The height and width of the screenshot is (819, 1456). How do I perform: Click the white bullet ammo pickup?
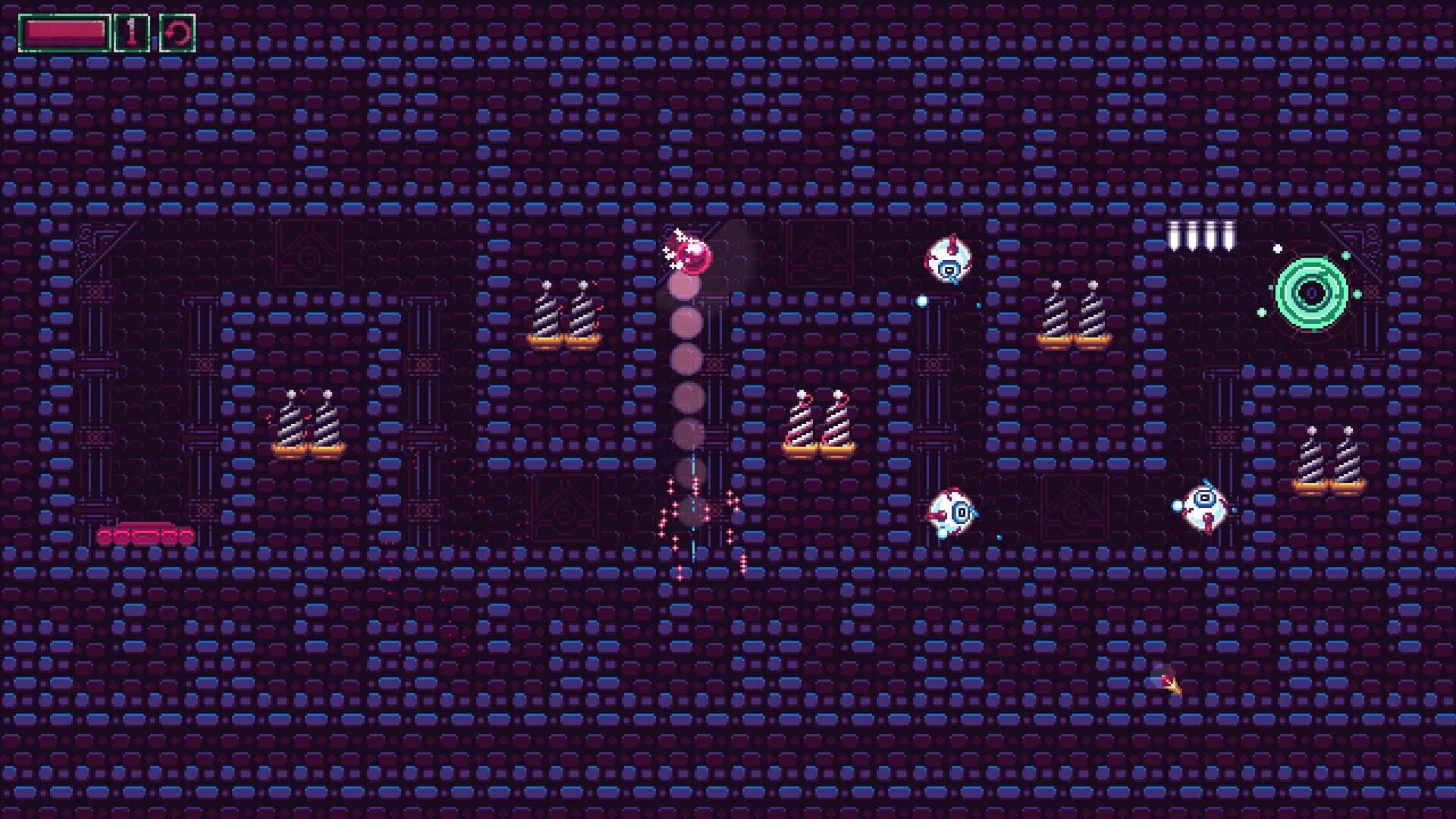(1203, 234)
